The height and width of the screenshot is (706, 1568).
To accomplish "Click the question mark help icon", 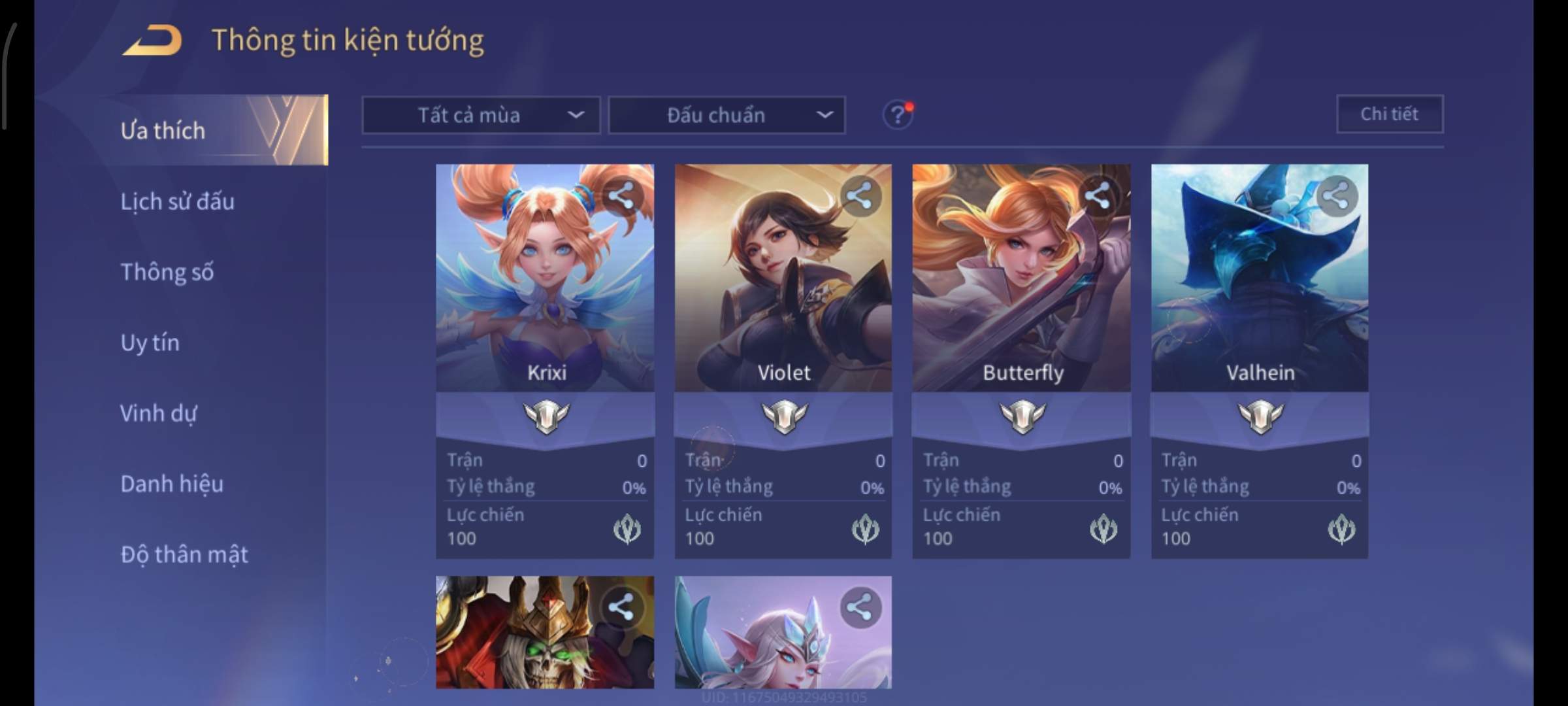I will click(x=898, y=115).
